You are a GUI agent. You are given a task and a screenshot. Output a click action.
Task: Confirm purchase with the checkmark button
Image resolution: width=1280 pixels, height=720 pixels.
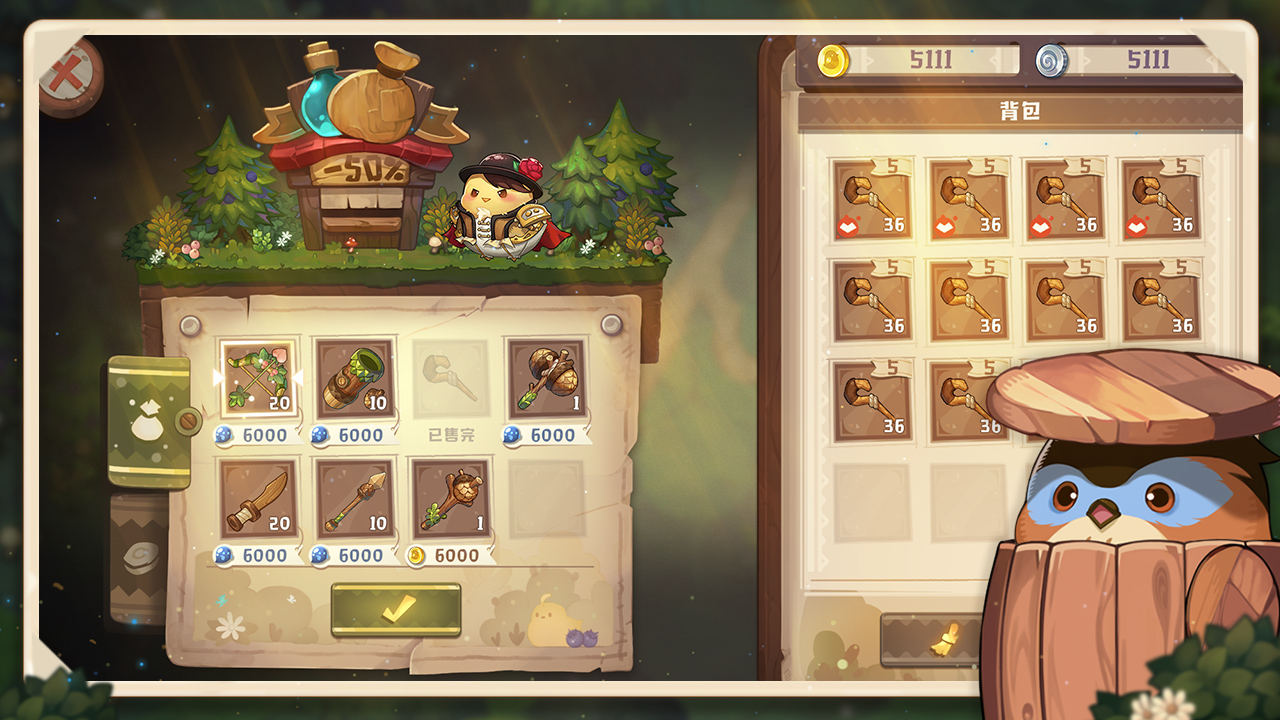click(x=396, y=609)
